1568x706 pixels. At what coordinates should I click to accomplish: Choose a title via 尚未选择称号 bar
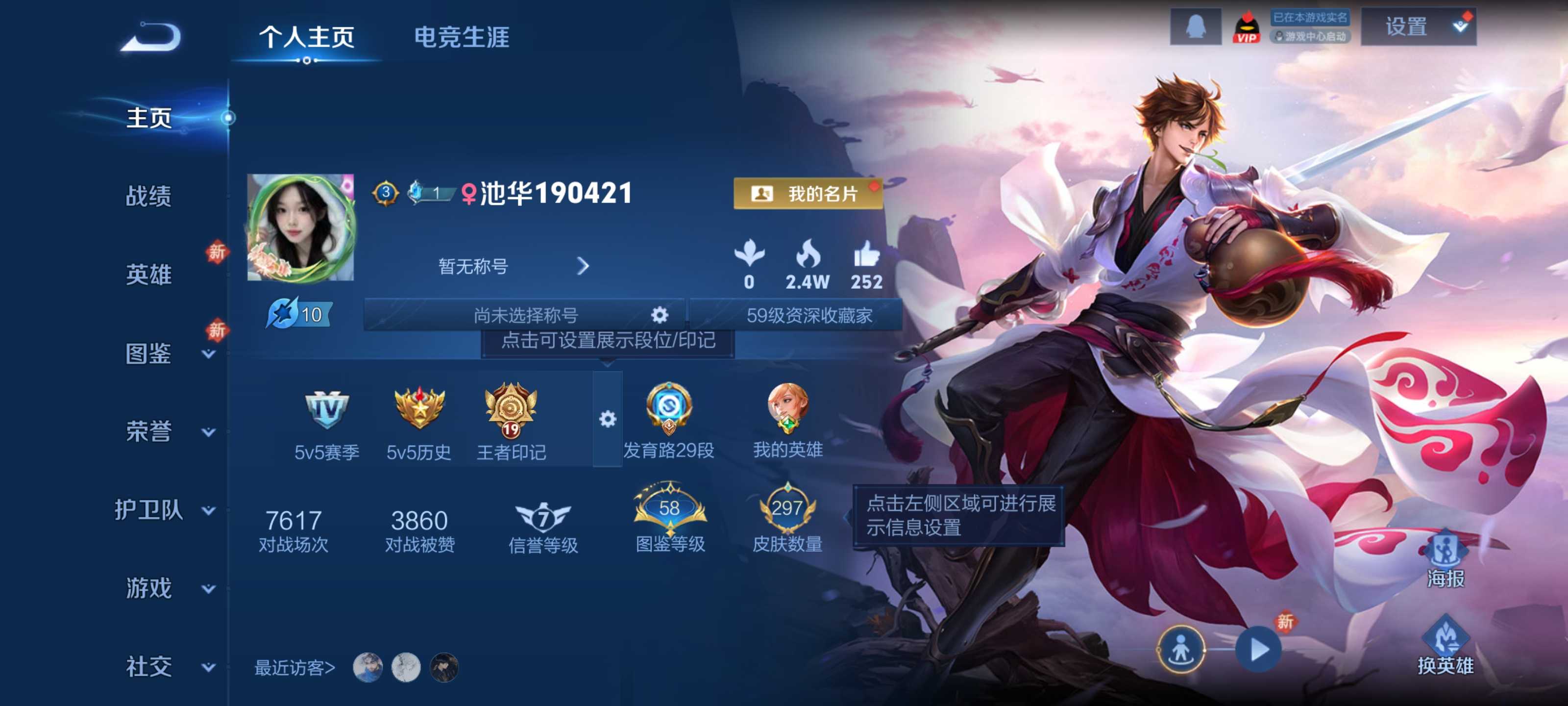[525, 315]
